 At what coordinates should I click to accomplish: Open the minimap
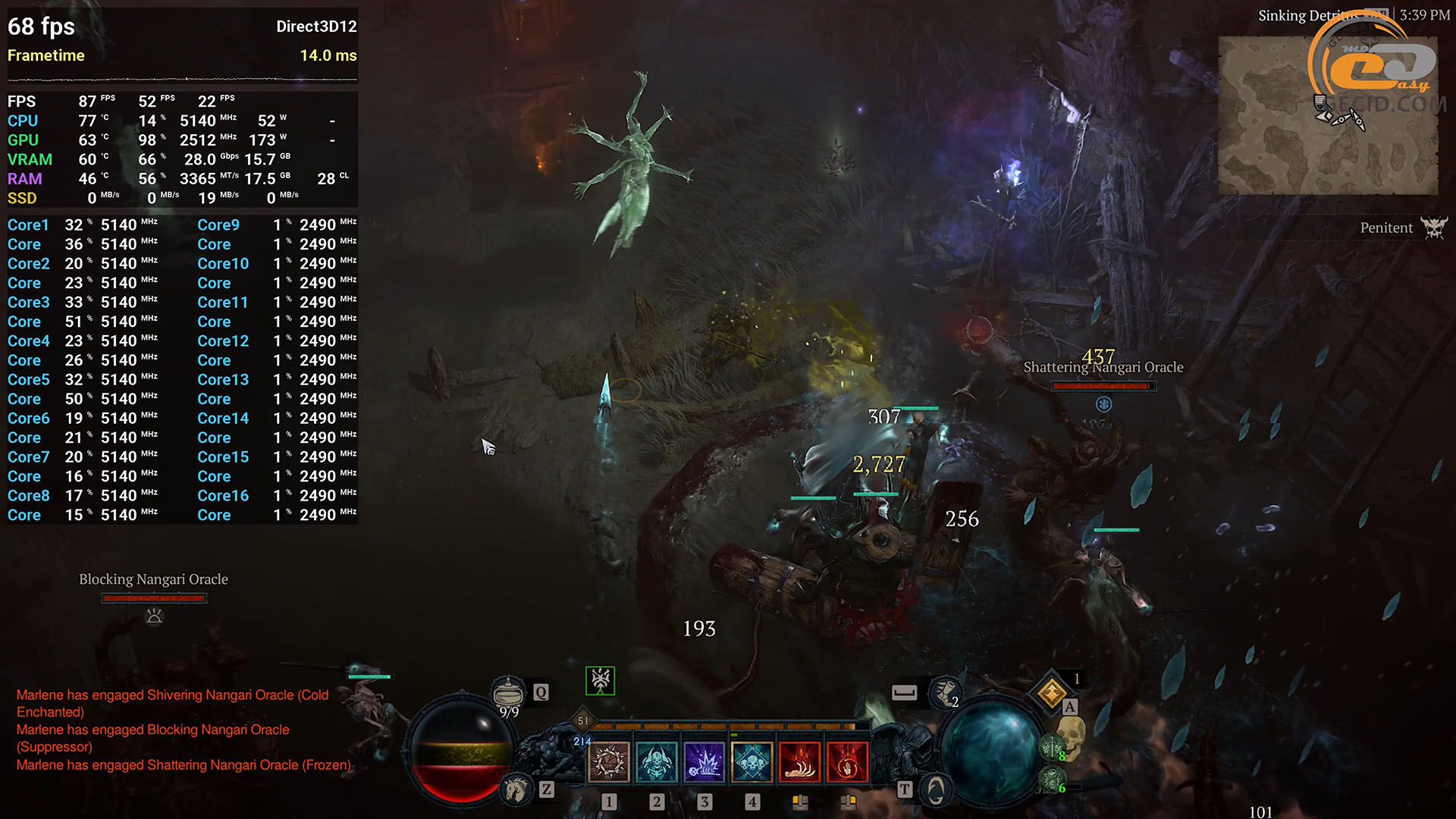[x=1327, y=115]
